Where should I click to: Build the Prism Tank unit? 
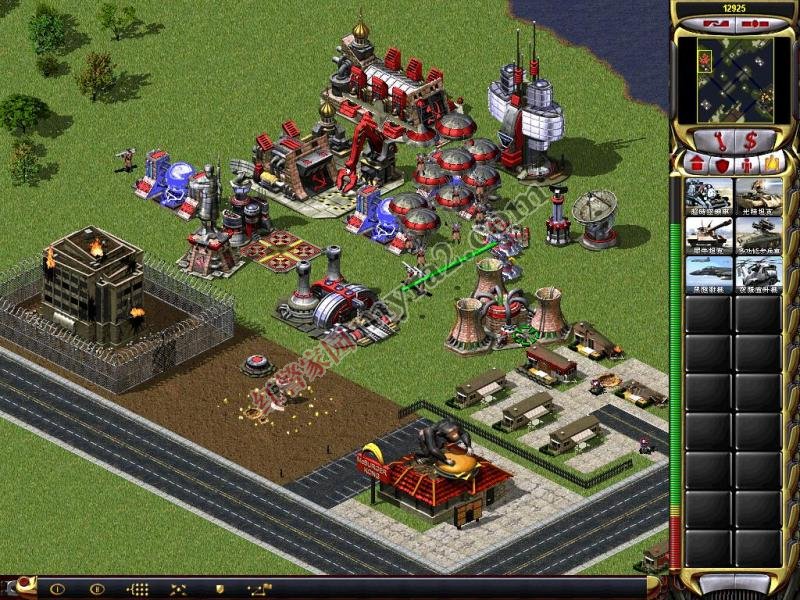[758, 197]
